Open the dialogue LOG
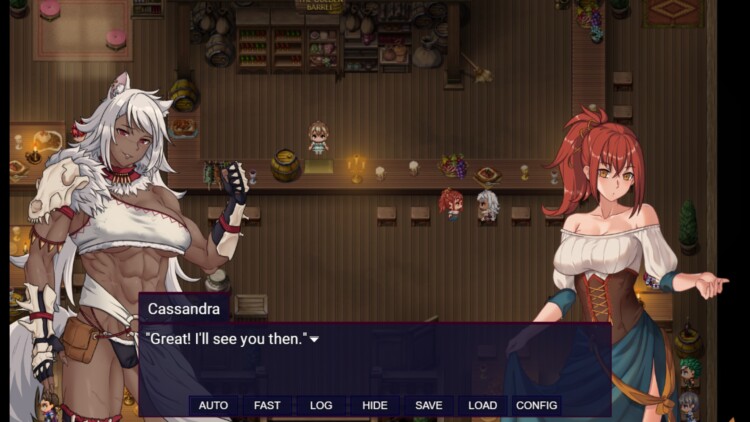This screenshot has height=422, width=750. point(321,405)
